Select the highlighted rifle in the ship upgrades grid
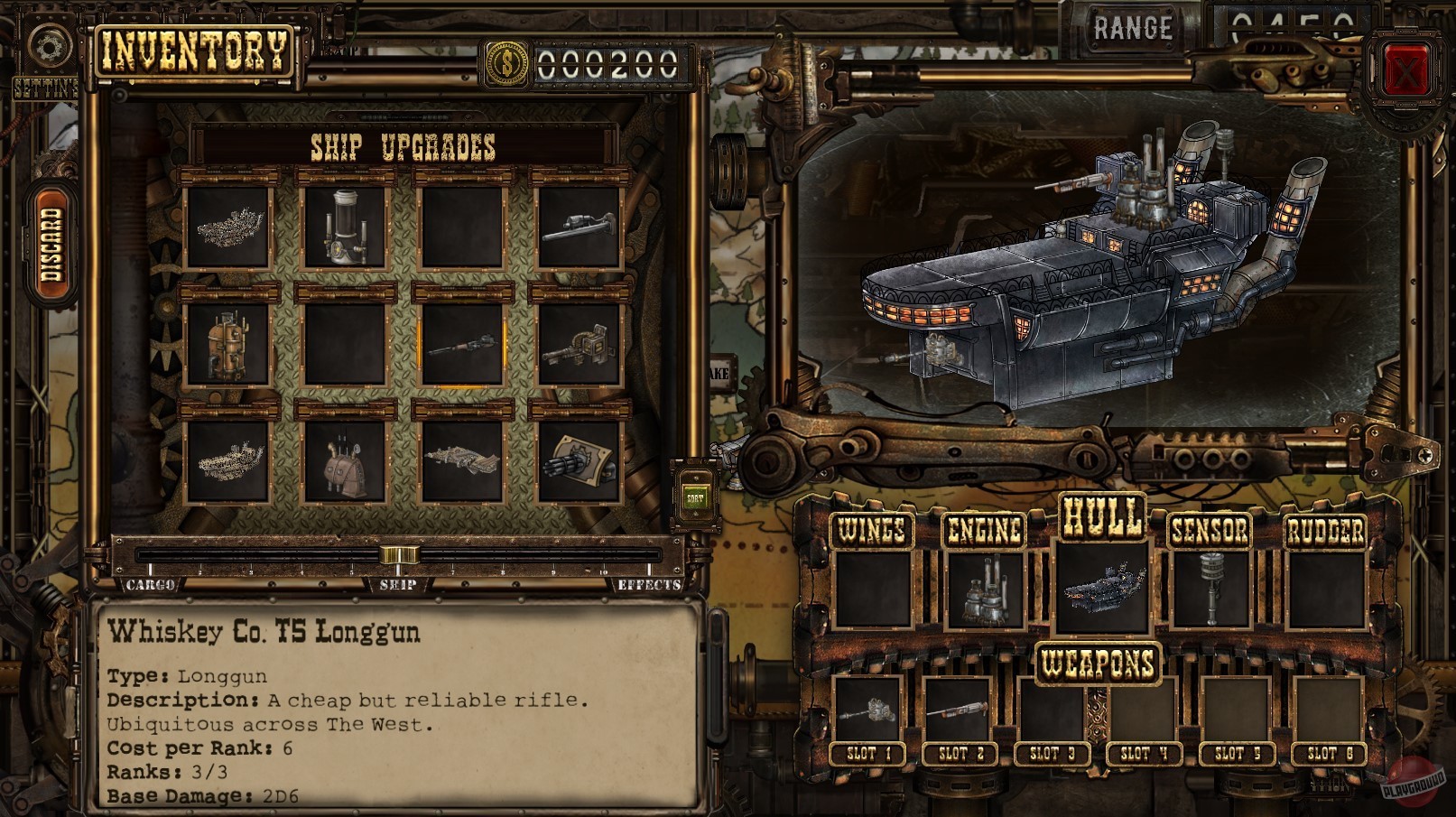Viewport: 1456px width, 817px height. [x=464, y=346]
